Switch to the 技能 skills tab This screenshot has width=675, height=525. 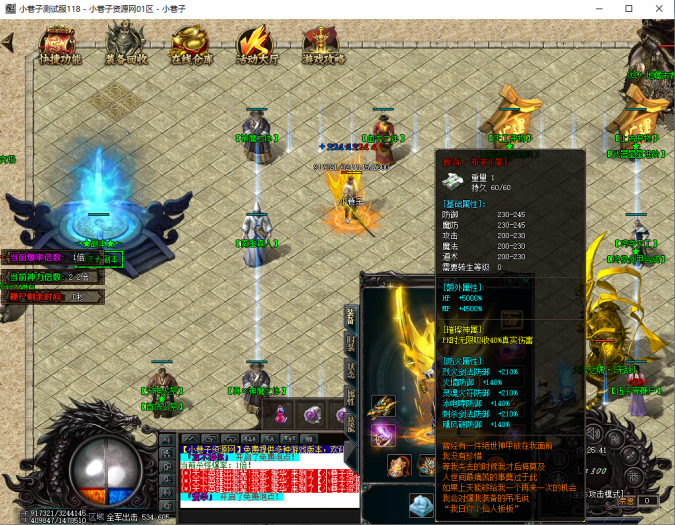[351, 421]
